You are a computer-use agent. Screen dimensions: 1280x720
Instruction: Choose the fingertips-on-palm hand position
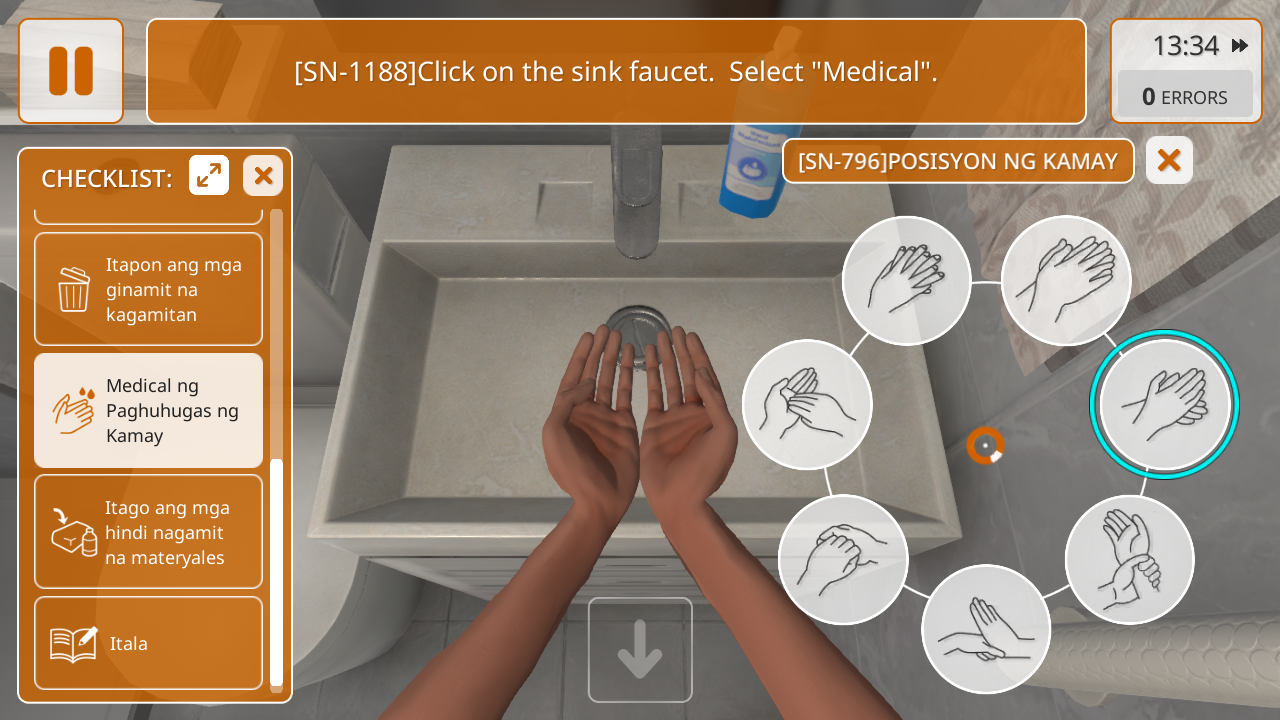(986, 630)
